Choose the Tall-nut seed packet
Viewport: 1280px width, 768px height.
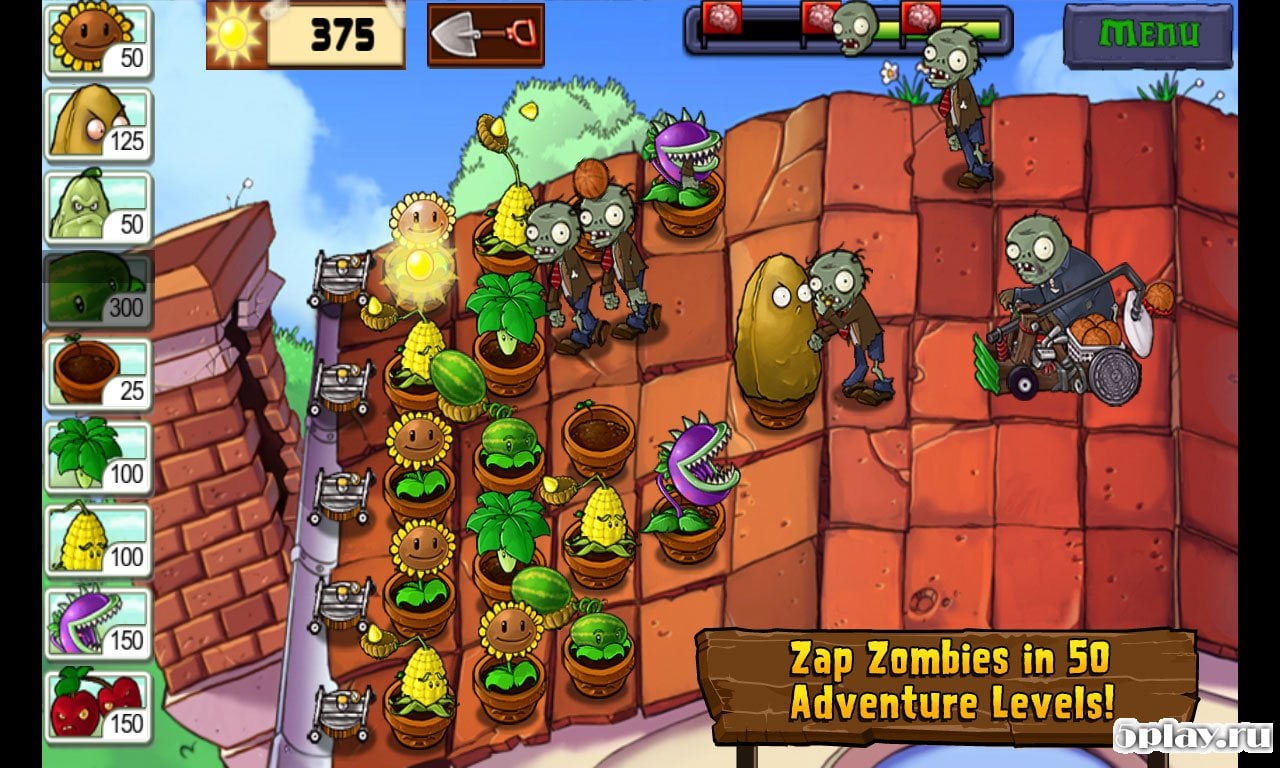tap(97, 124)
